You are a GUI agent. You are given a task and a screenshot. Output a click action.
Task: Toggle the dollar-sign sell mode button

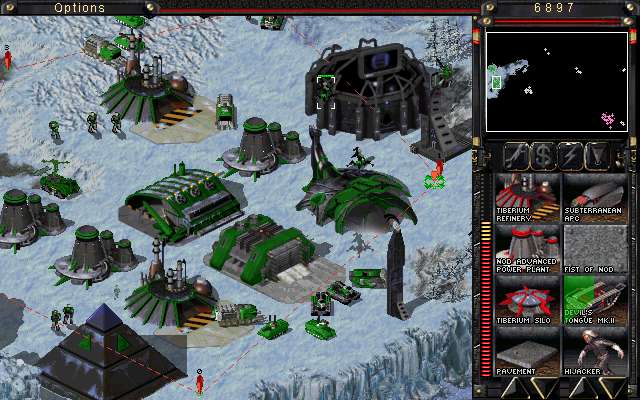click(x=543, y=156)
